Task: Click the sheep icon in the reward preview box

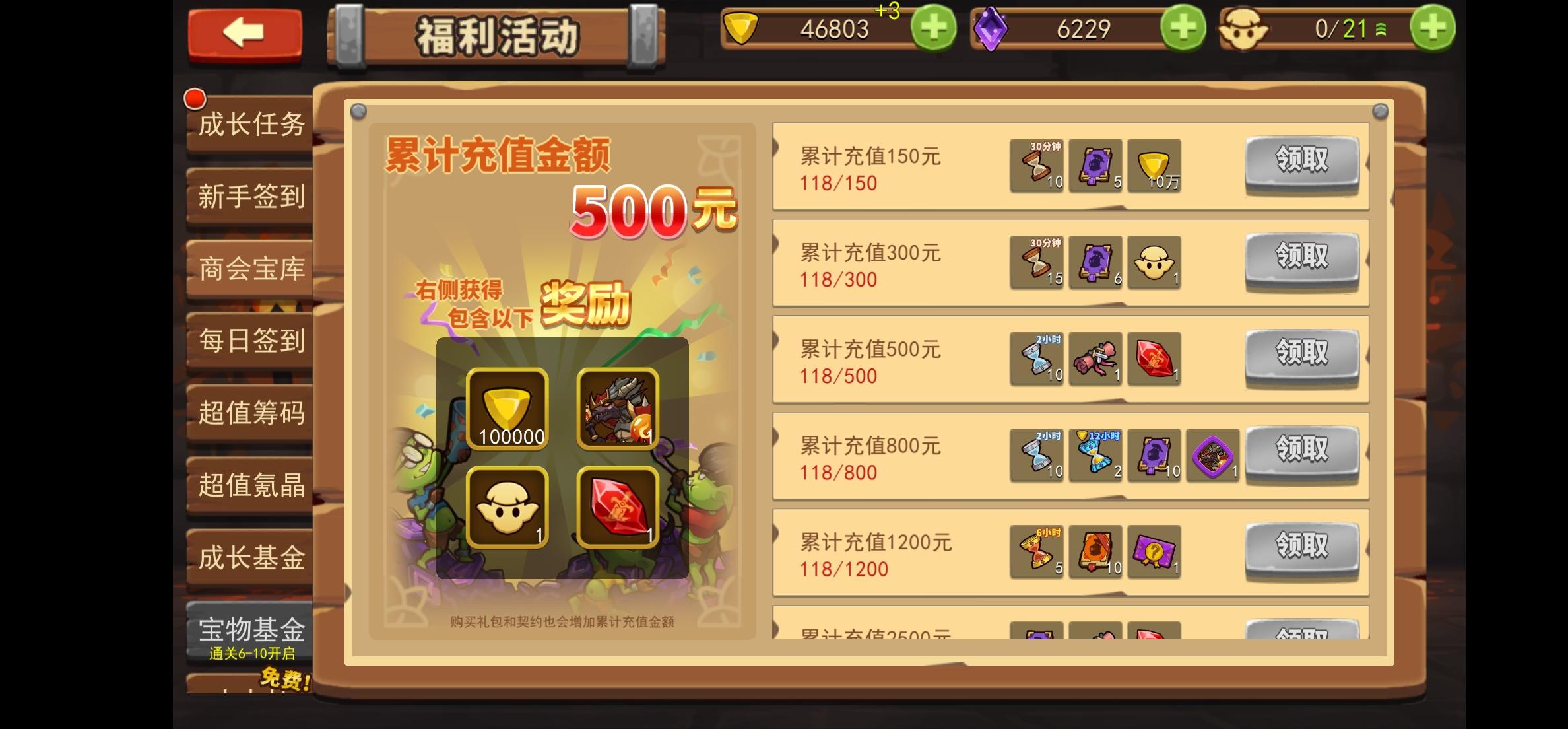Action: tap(507, 508)
